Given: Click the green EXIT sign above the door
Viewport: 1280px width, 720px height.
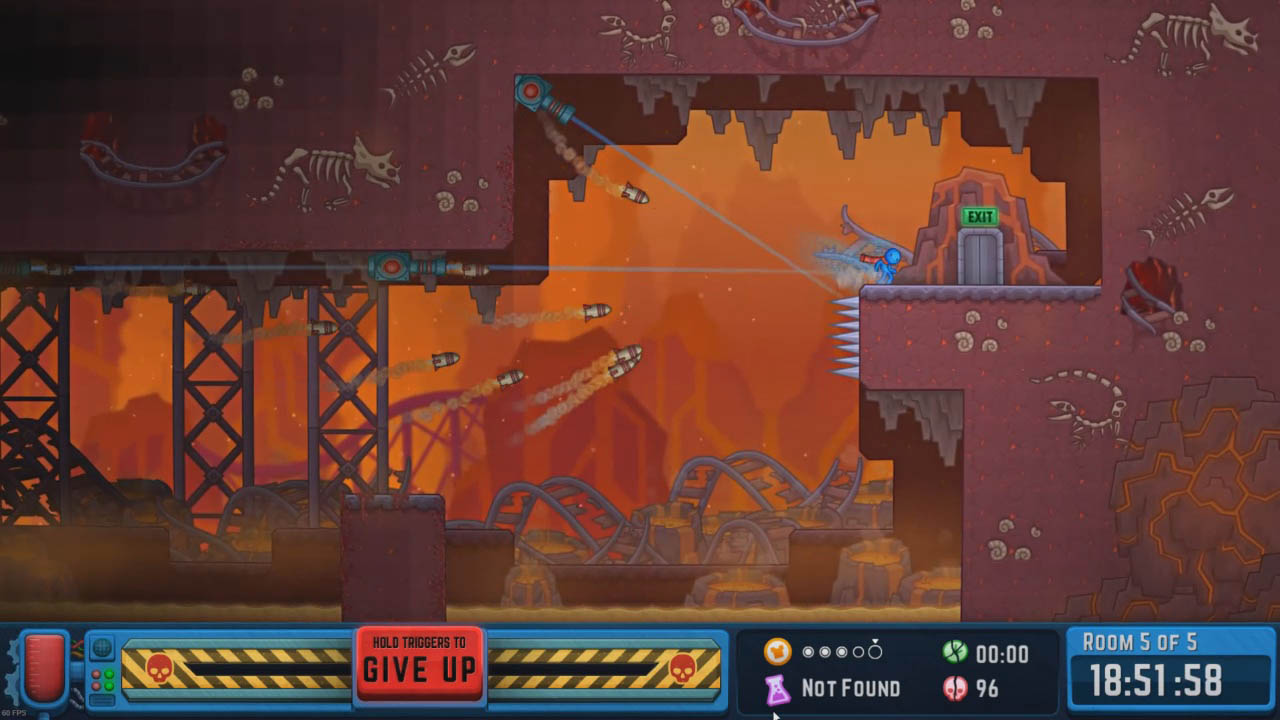Looking at the screenshot, I should pyautogui.click(x=979, y=214).
